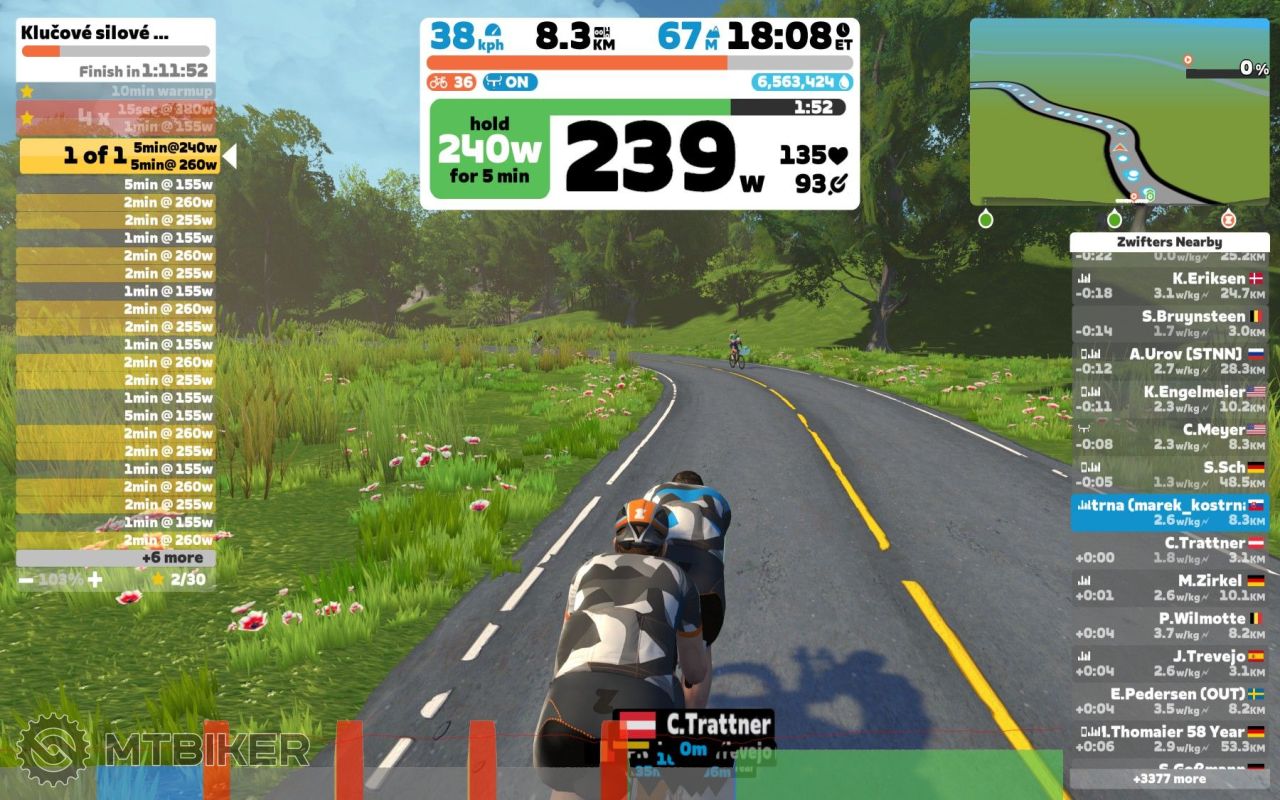Viewport: 1280px width, 800px height.
Task: Click the Zwifters Nearby header
Action: pos(1169,242)
